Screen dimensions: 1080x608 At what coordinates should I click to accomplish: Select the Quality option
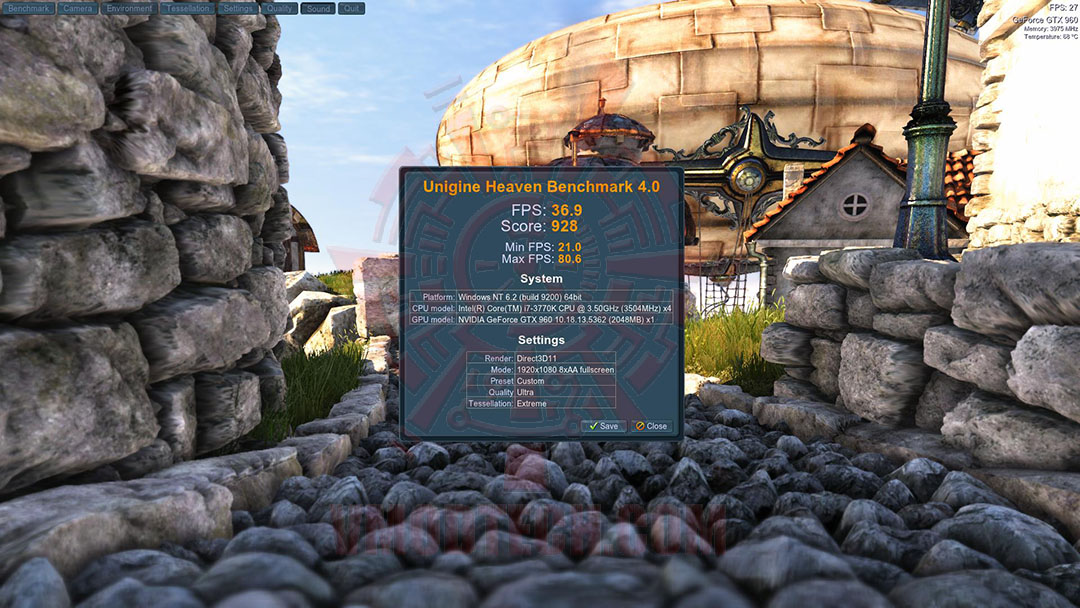point(280,8)
